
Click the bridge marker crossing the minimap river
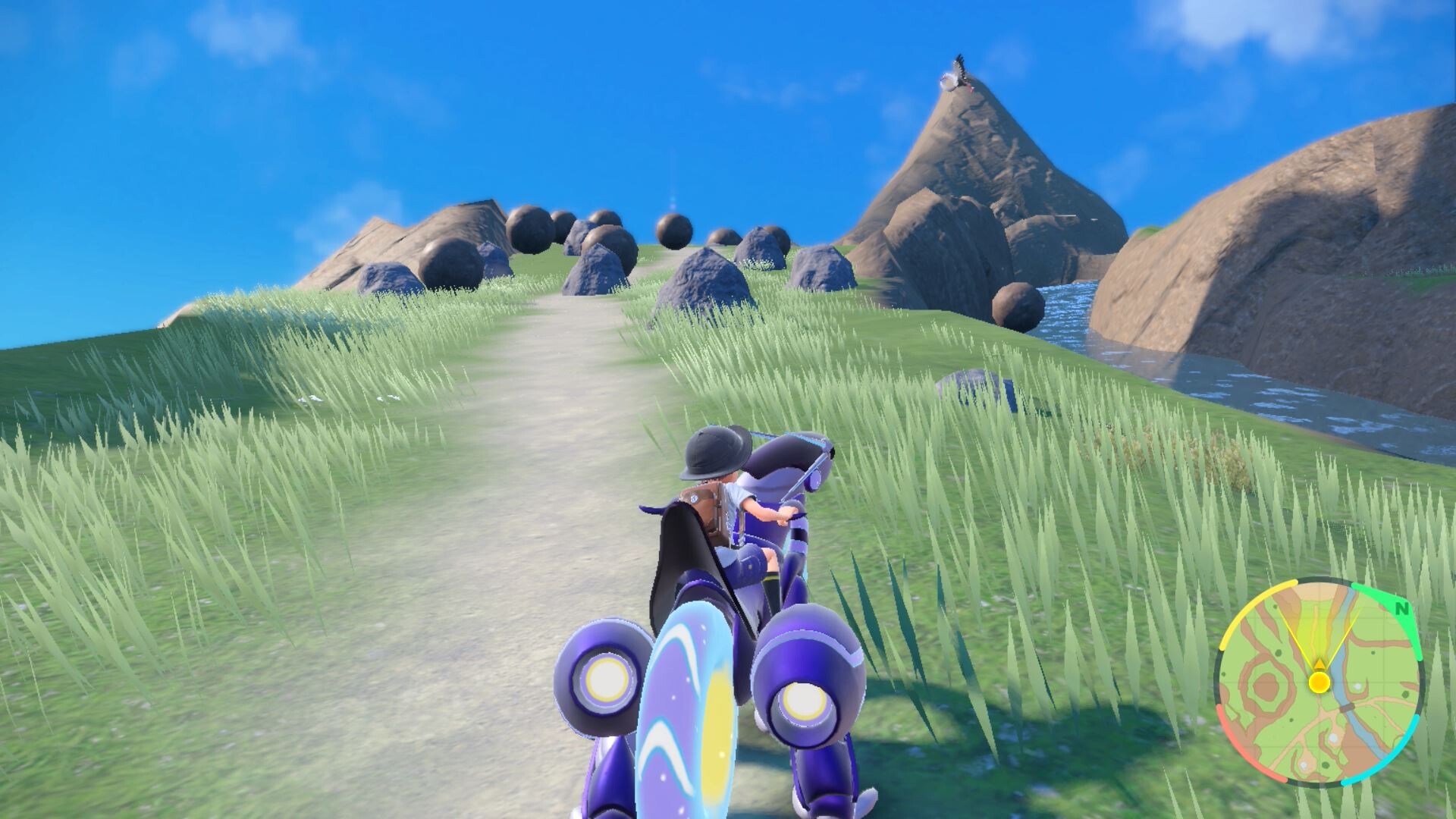(x=1347, y=707)
